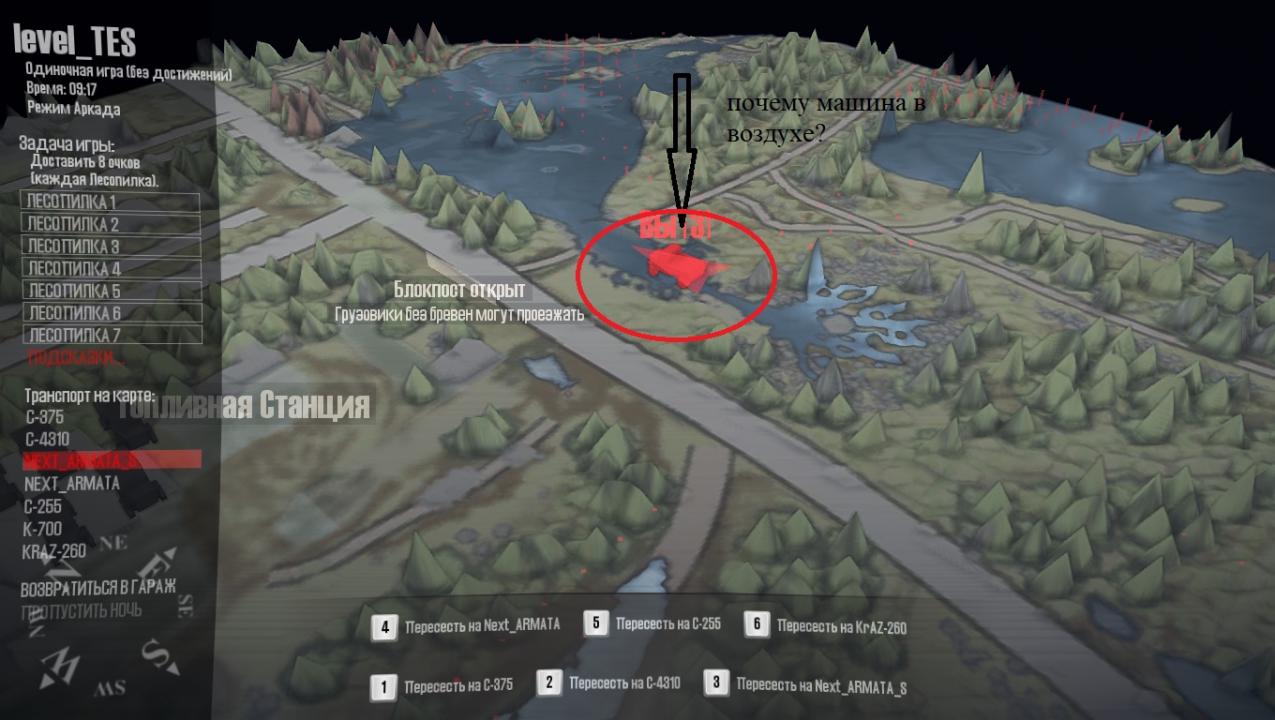Screen dimensions: 1275x720
Task: Choose the Пропустить ночь skip night option
Action: click(x=81, y=610)
